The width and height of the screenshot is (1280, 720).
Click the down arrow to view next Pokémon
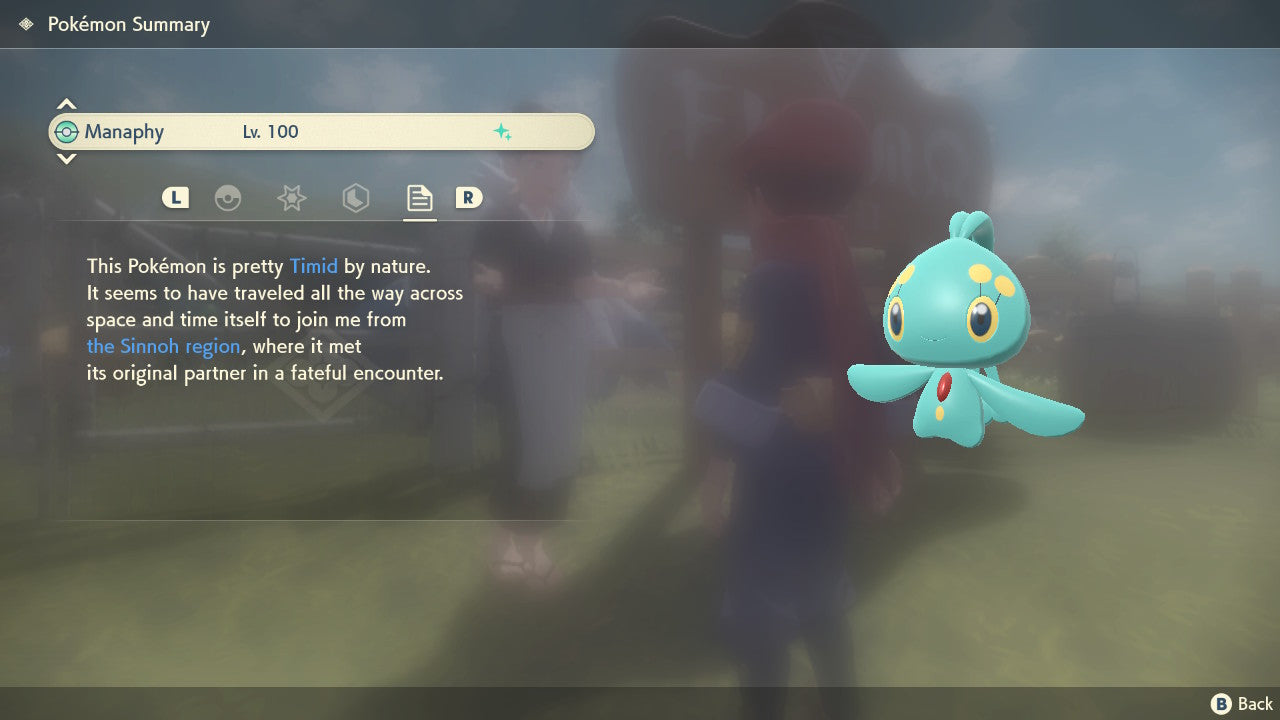click(x=66, y=160)
